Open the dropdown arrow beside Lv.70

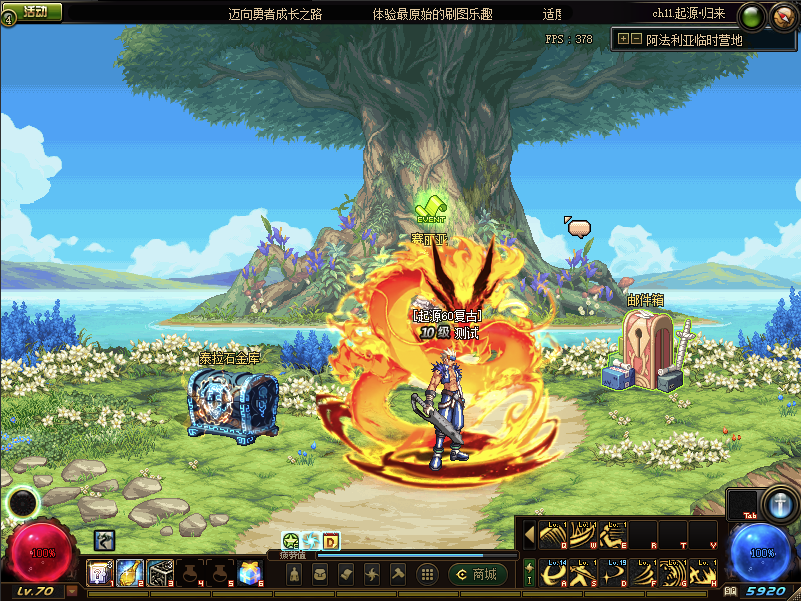(x=73, y=591)
